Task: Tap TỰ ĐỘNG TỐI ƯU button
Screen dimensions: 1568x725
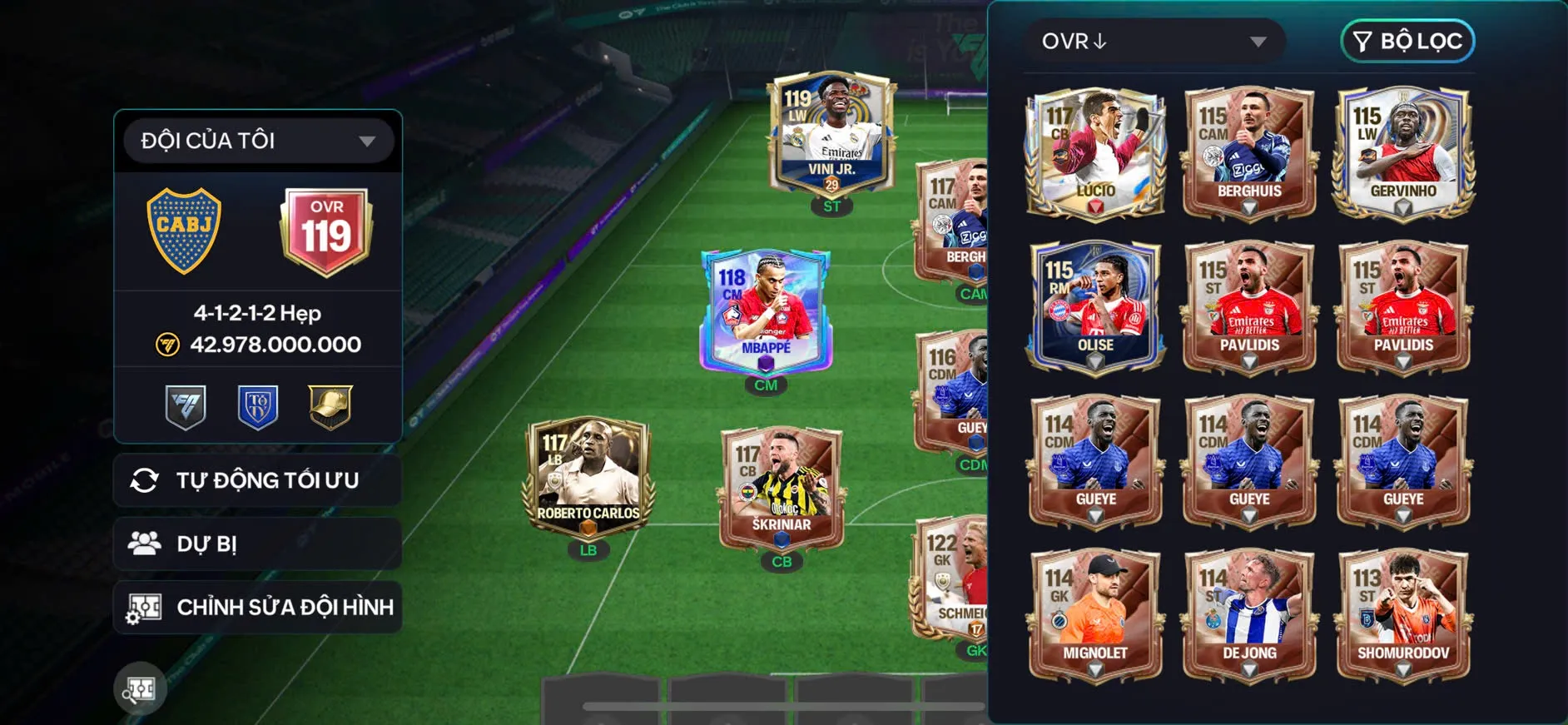Action: tap(258, 480)
